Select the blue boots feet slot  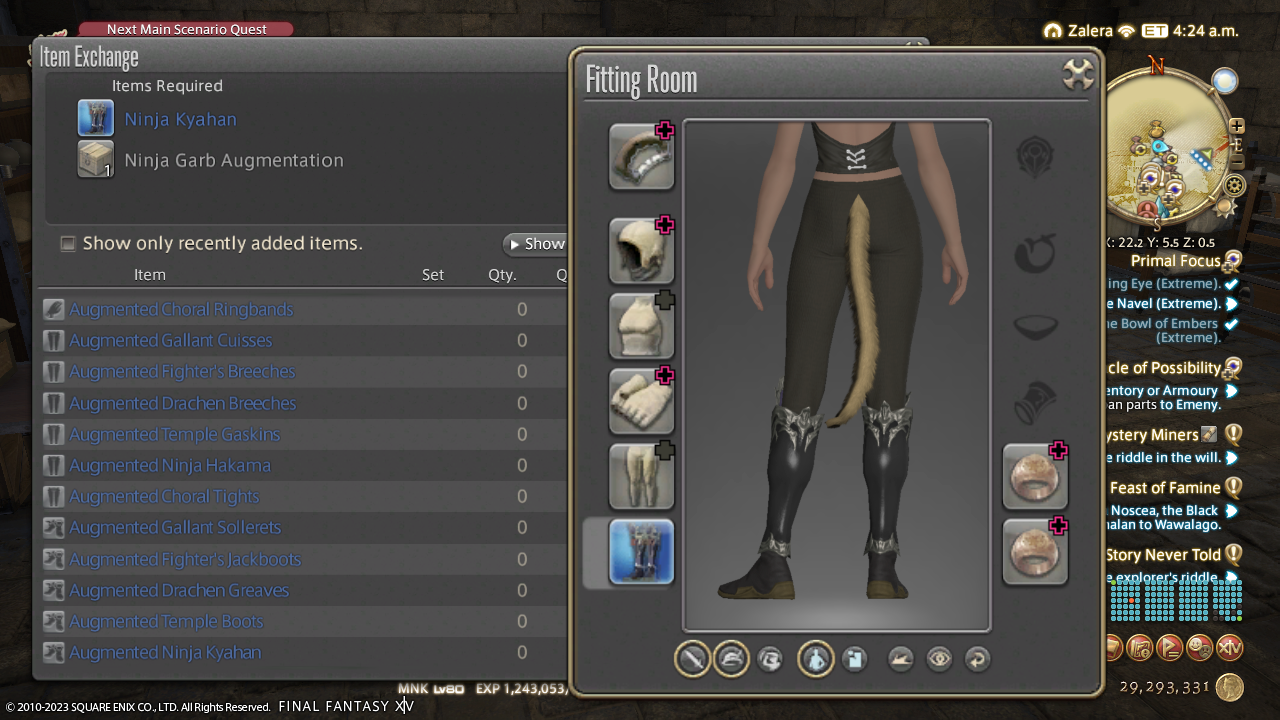coord(641,552)
